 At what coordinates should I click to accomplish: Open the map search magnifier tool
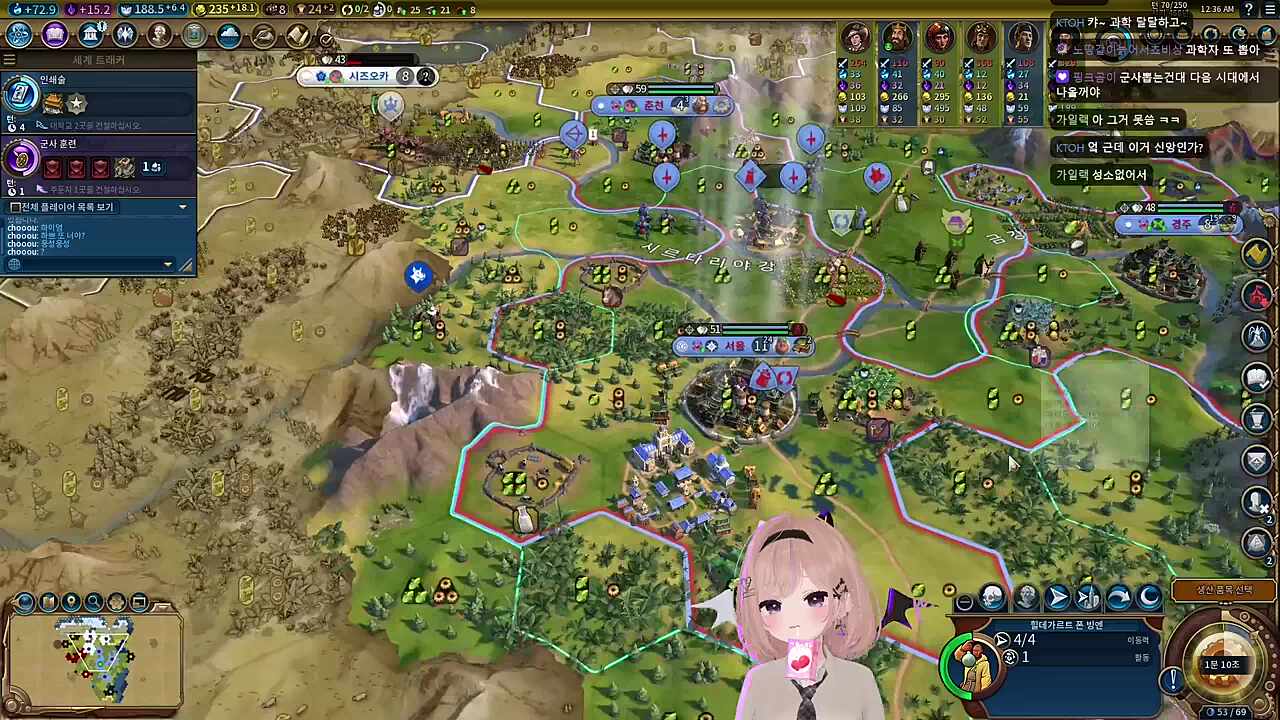(94, 602)
